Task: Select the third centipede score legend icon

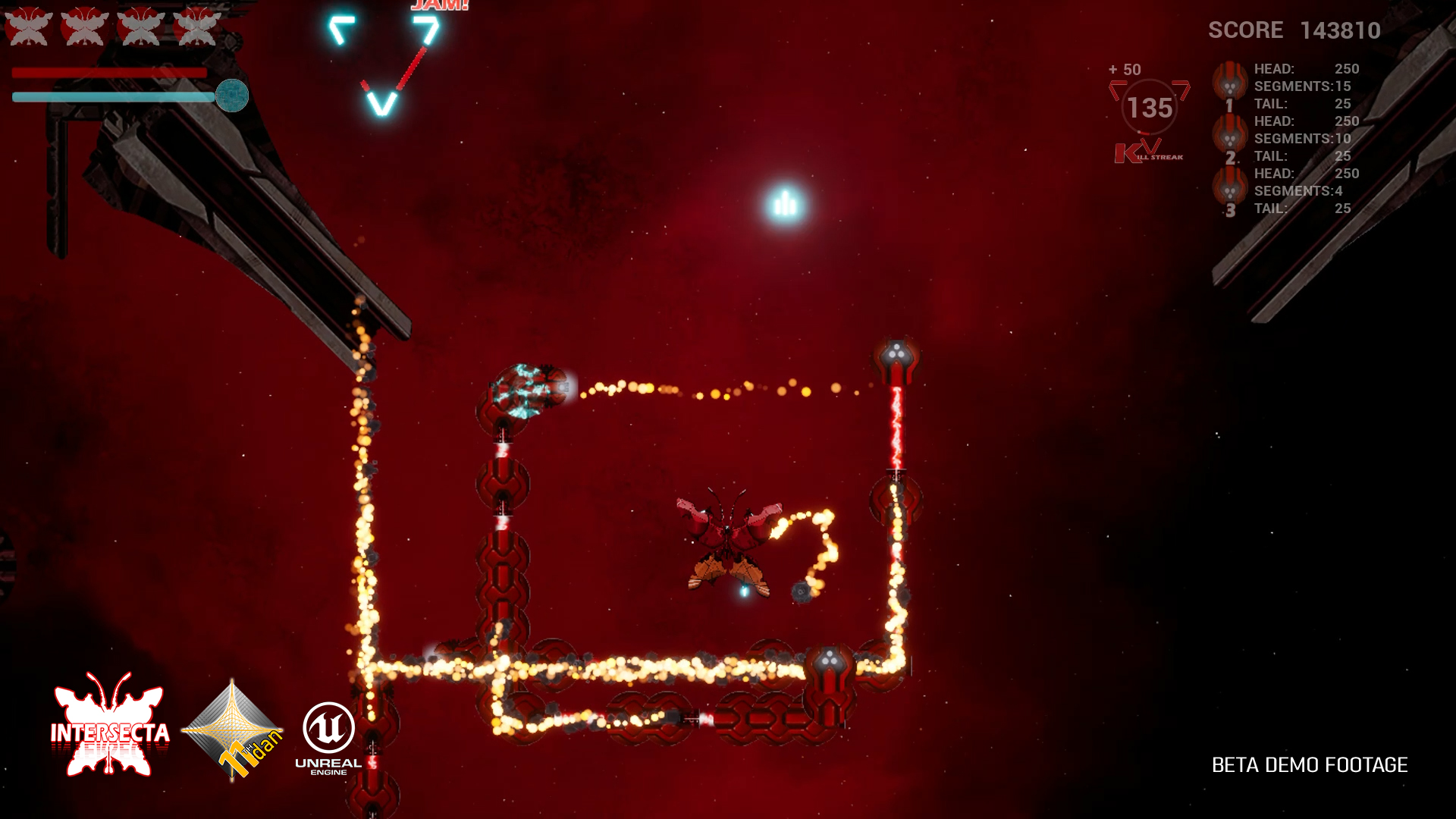Action: [1229, 190]
